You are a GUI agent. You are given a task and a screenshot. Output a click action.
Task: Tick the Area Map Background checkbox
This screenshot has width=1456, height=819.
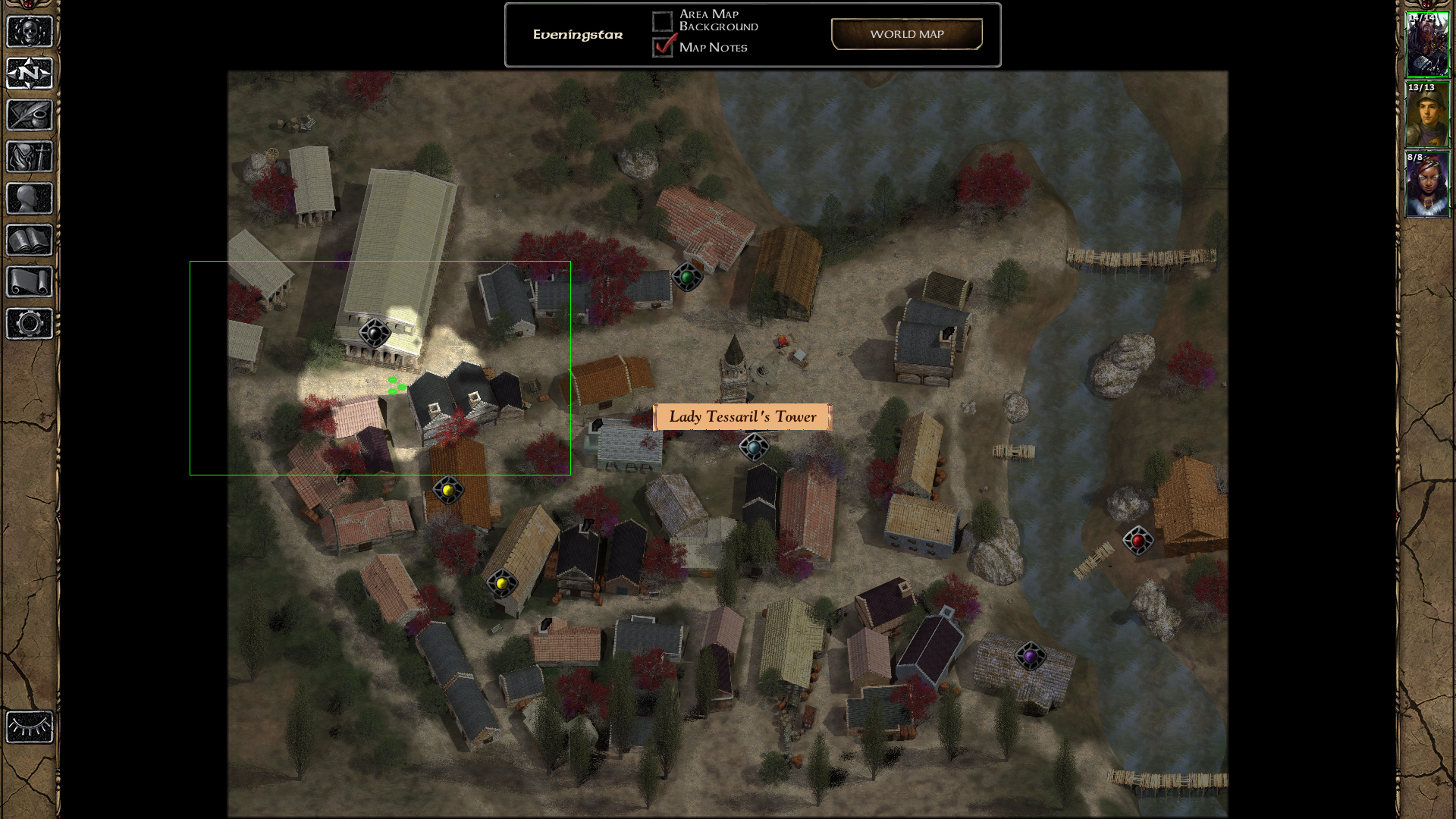click(662, 21)
